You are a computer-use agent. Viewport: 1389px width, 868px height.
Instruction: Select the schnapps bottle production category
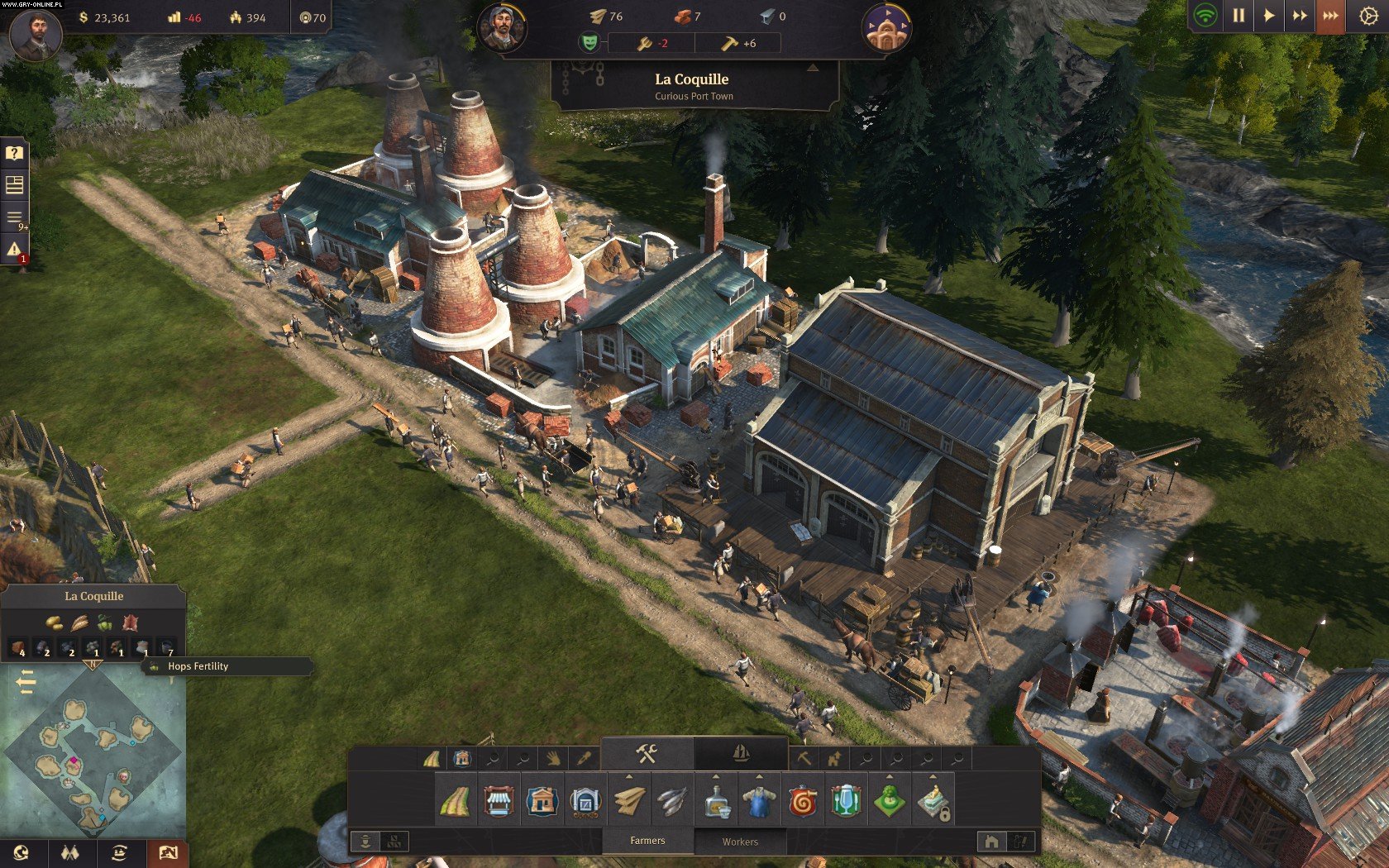716,800
